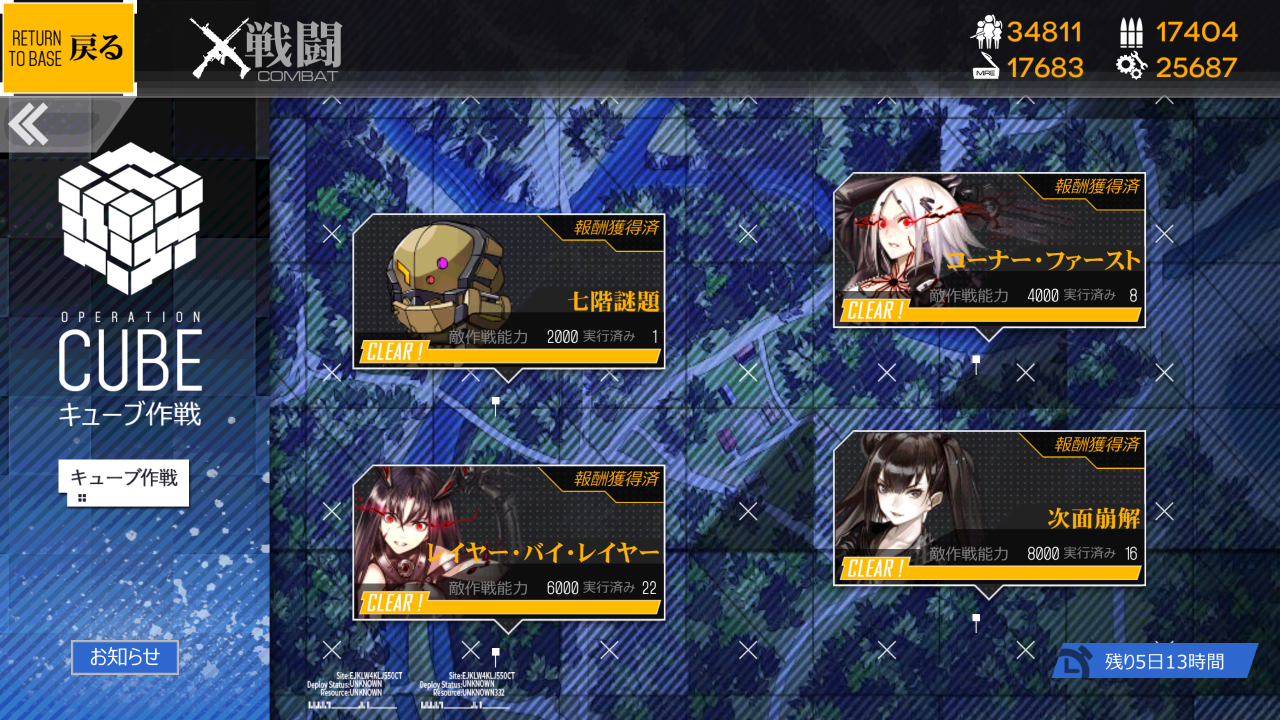Select the 七階謎題 mission card
This screenshot has width=1280, height=720.
[x=508, y=291]
